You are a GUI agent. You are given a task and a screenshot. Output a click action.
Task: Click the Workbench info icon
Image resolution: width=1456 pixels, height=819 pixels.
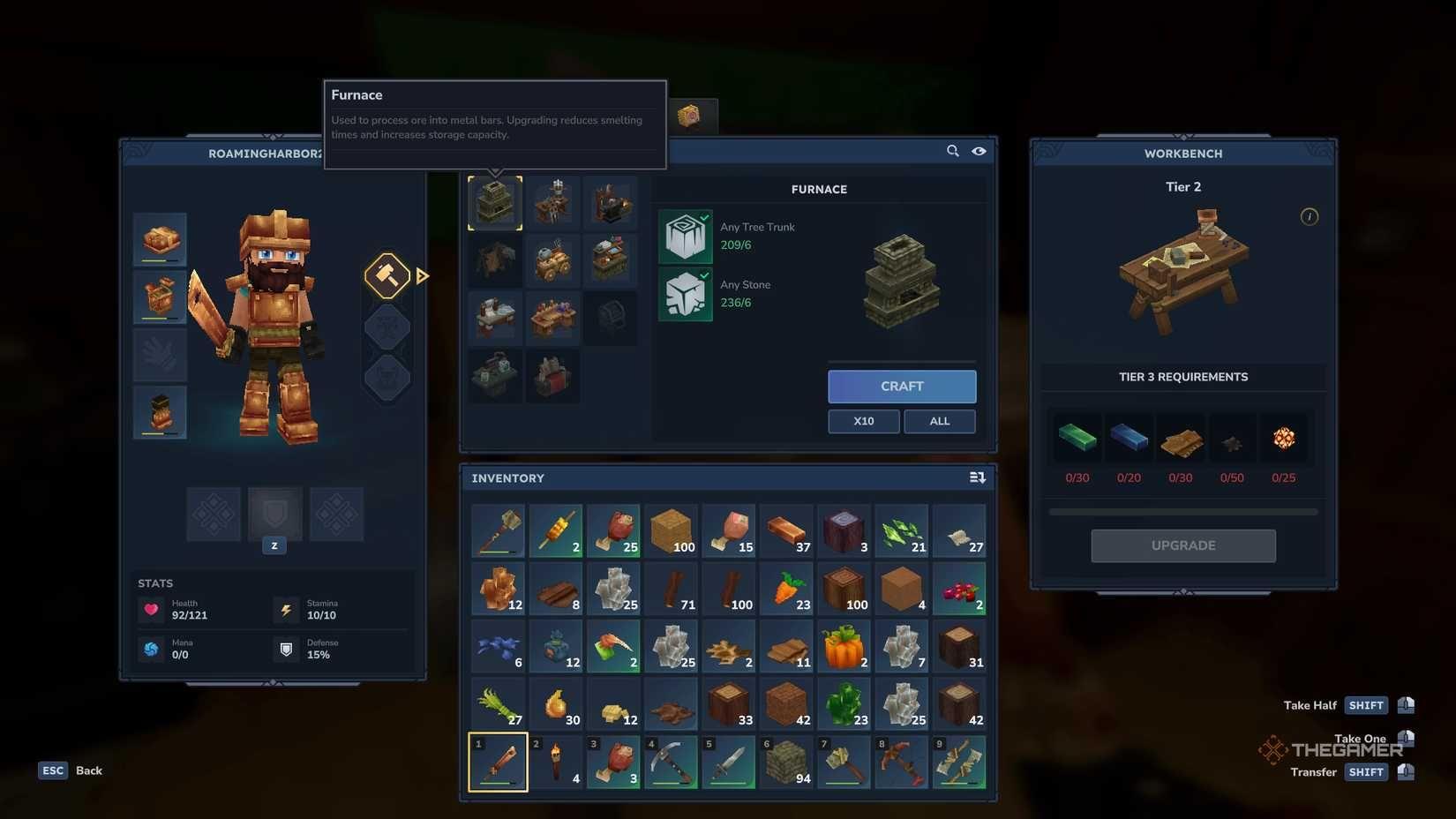pos(1311,216)
